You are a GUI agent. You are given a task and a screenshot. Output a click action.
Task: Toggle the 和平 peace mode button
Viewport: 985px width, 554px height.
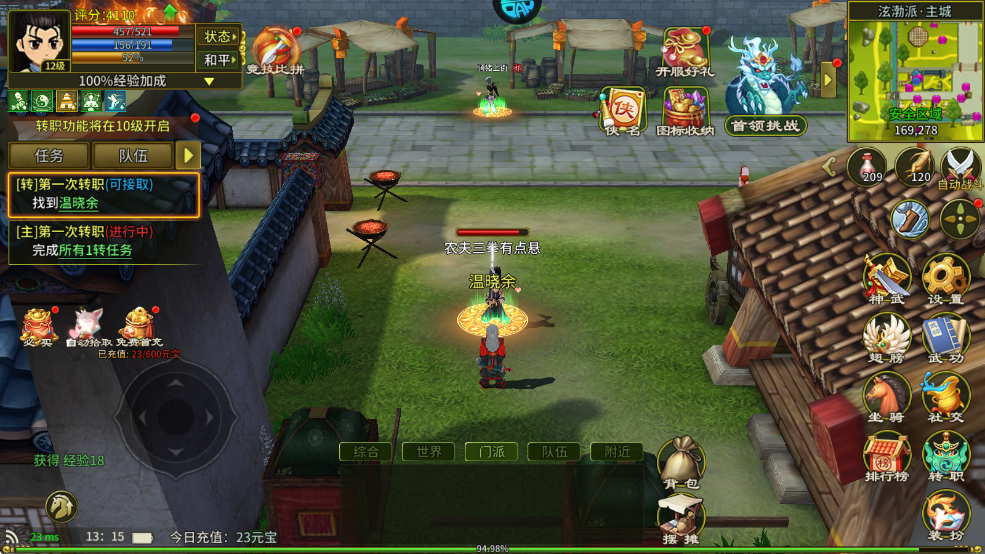[218, 60]
